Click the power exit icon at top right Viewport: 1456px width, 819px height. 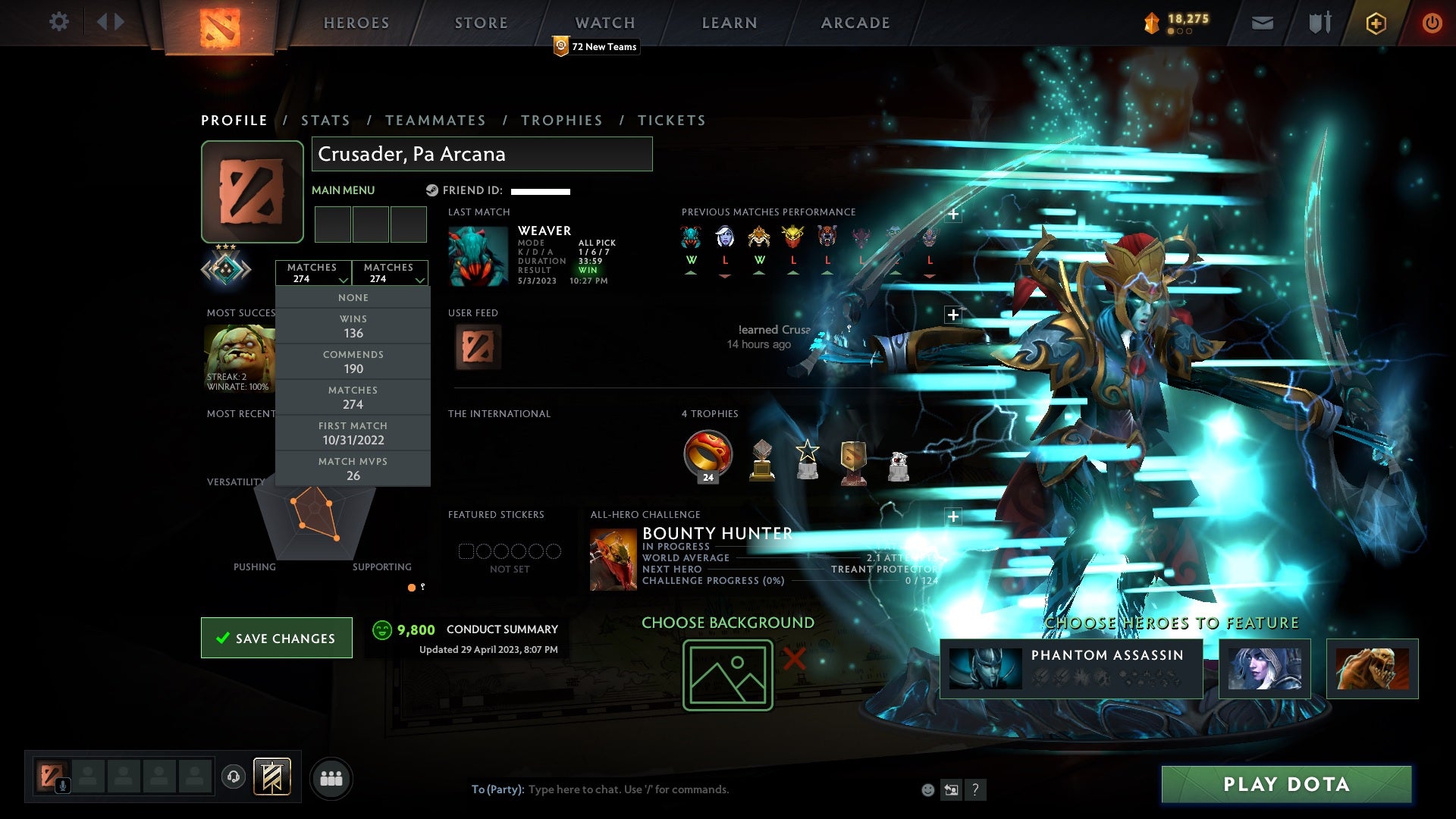[1432, 23]
